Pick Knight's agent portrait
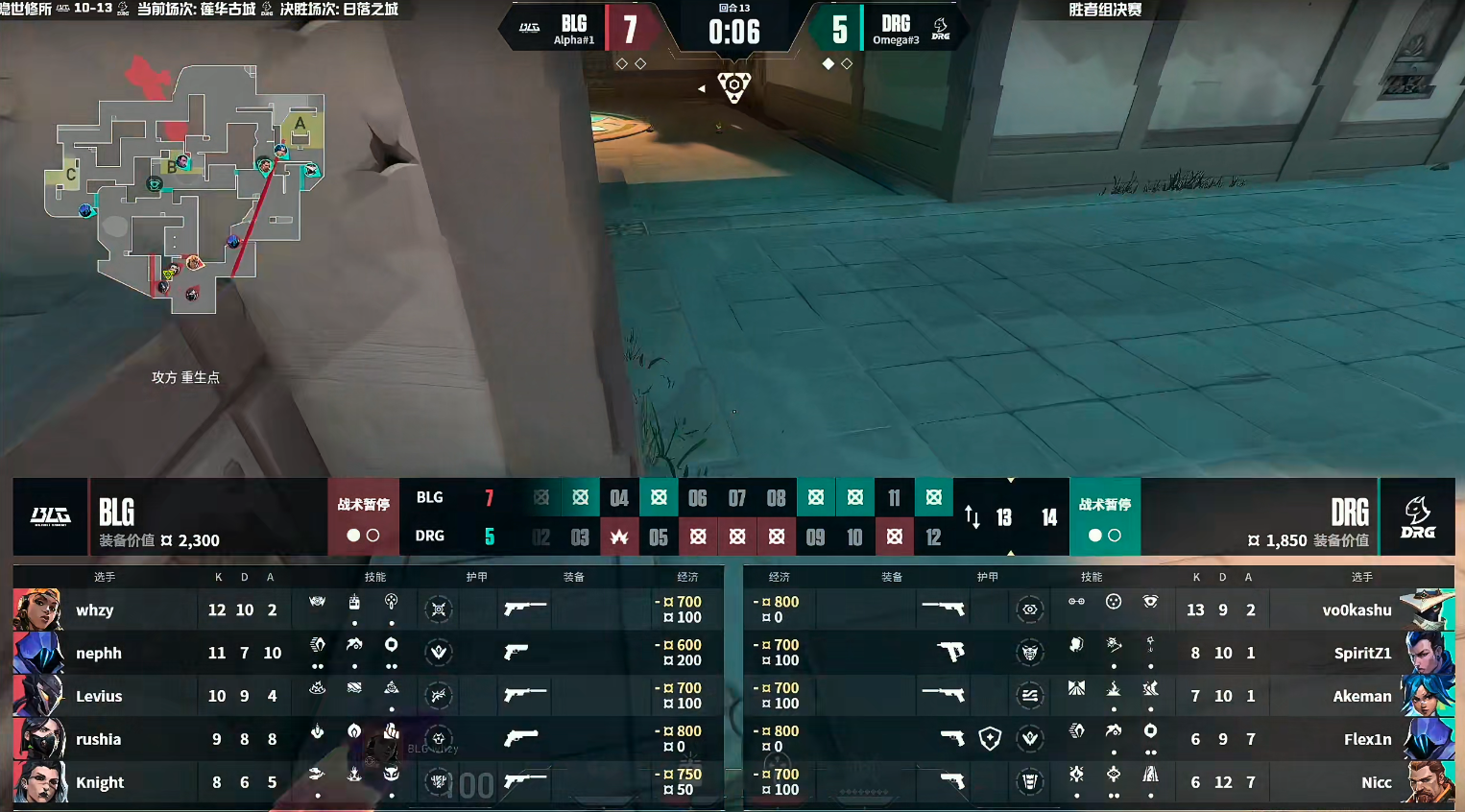The height and width of the screenshot is (812, 1465). click(38, 782)
